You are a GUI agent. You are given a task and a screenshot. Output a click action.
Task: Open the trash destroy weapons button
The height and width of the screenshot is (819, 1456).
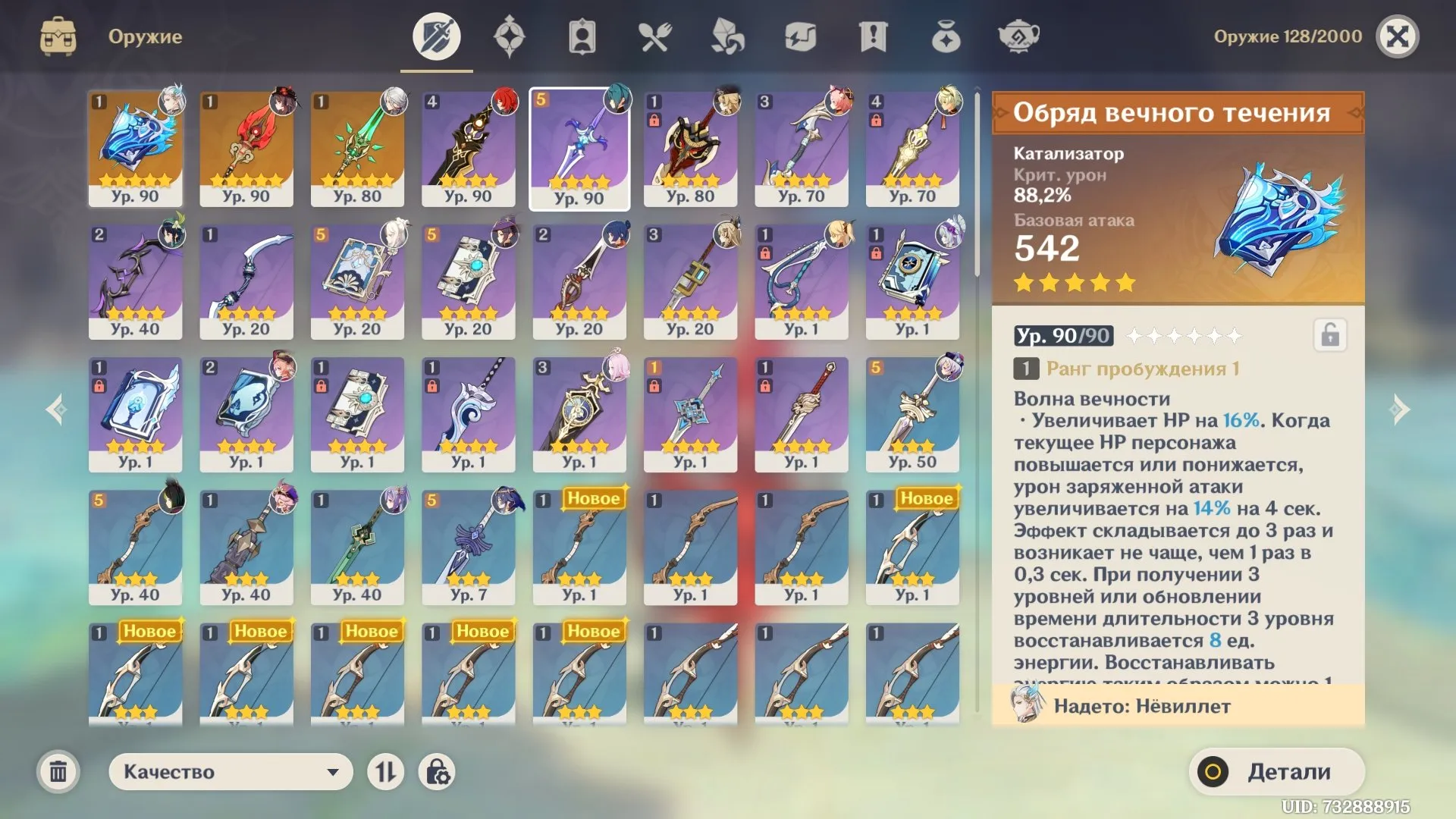(x=59, y=771)
